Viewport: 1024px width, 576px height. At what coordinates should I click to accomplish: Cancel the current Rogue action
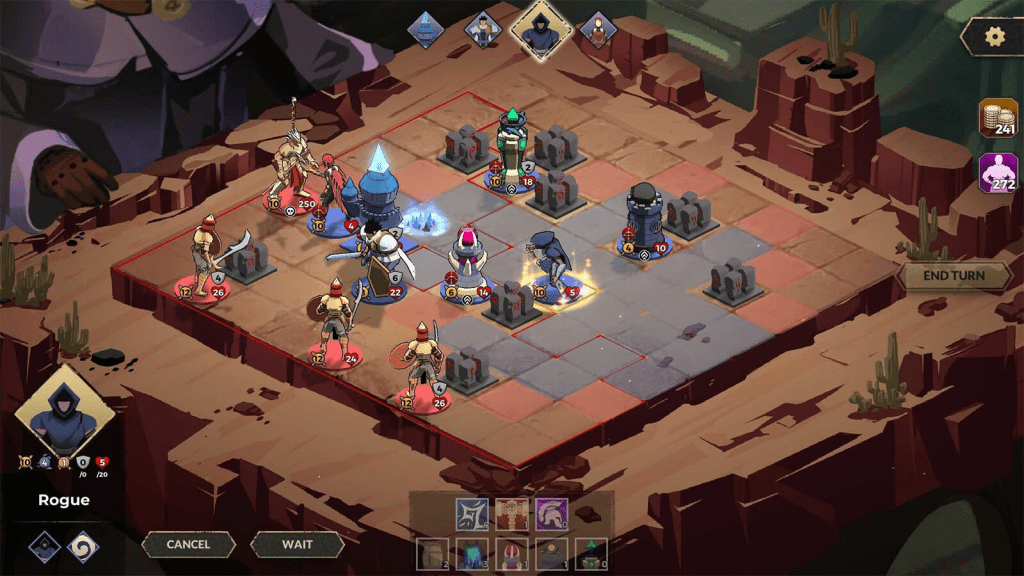188,545
